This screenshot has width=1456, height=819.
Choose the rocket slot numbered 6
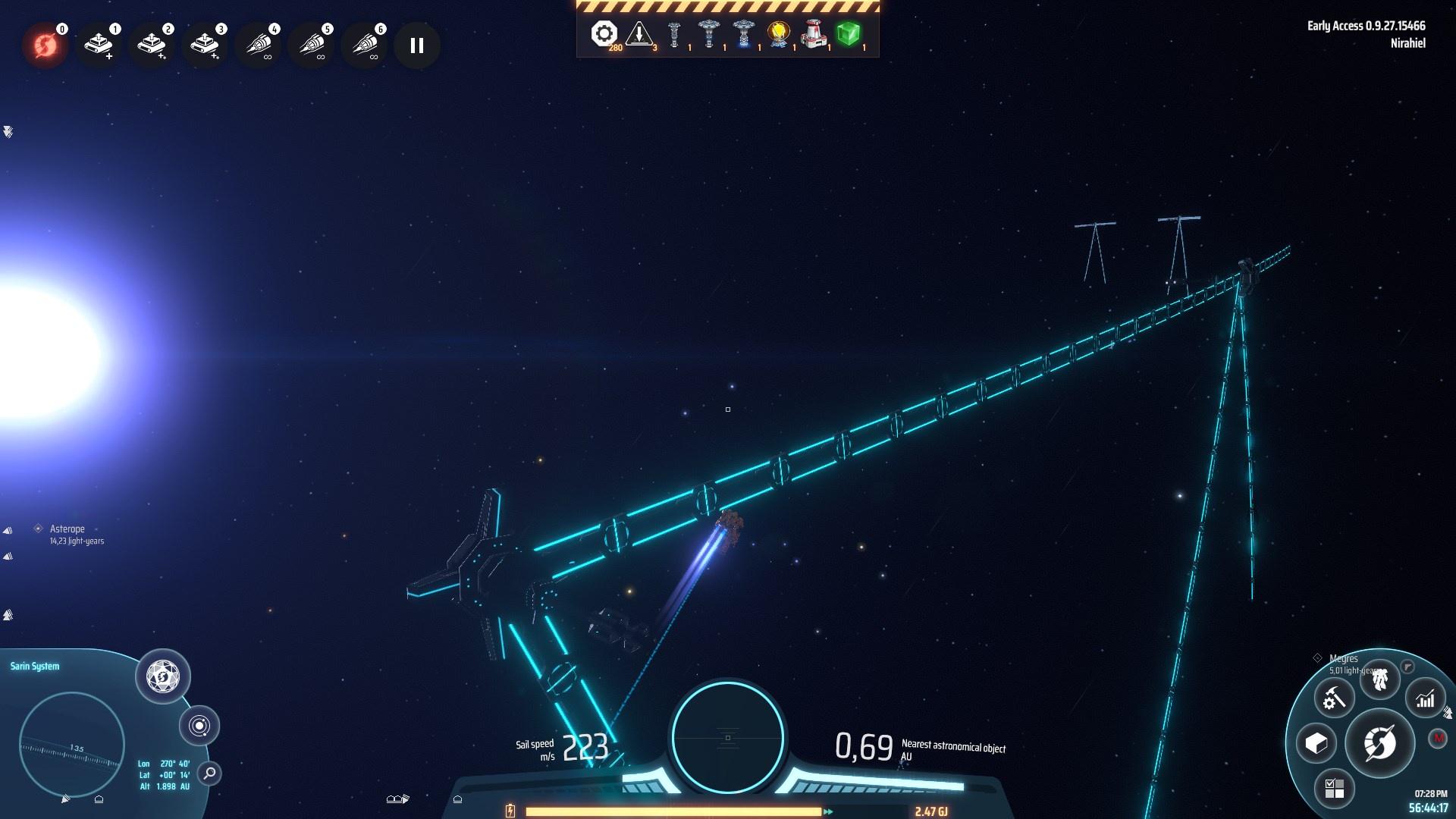(x=364, y=45)
